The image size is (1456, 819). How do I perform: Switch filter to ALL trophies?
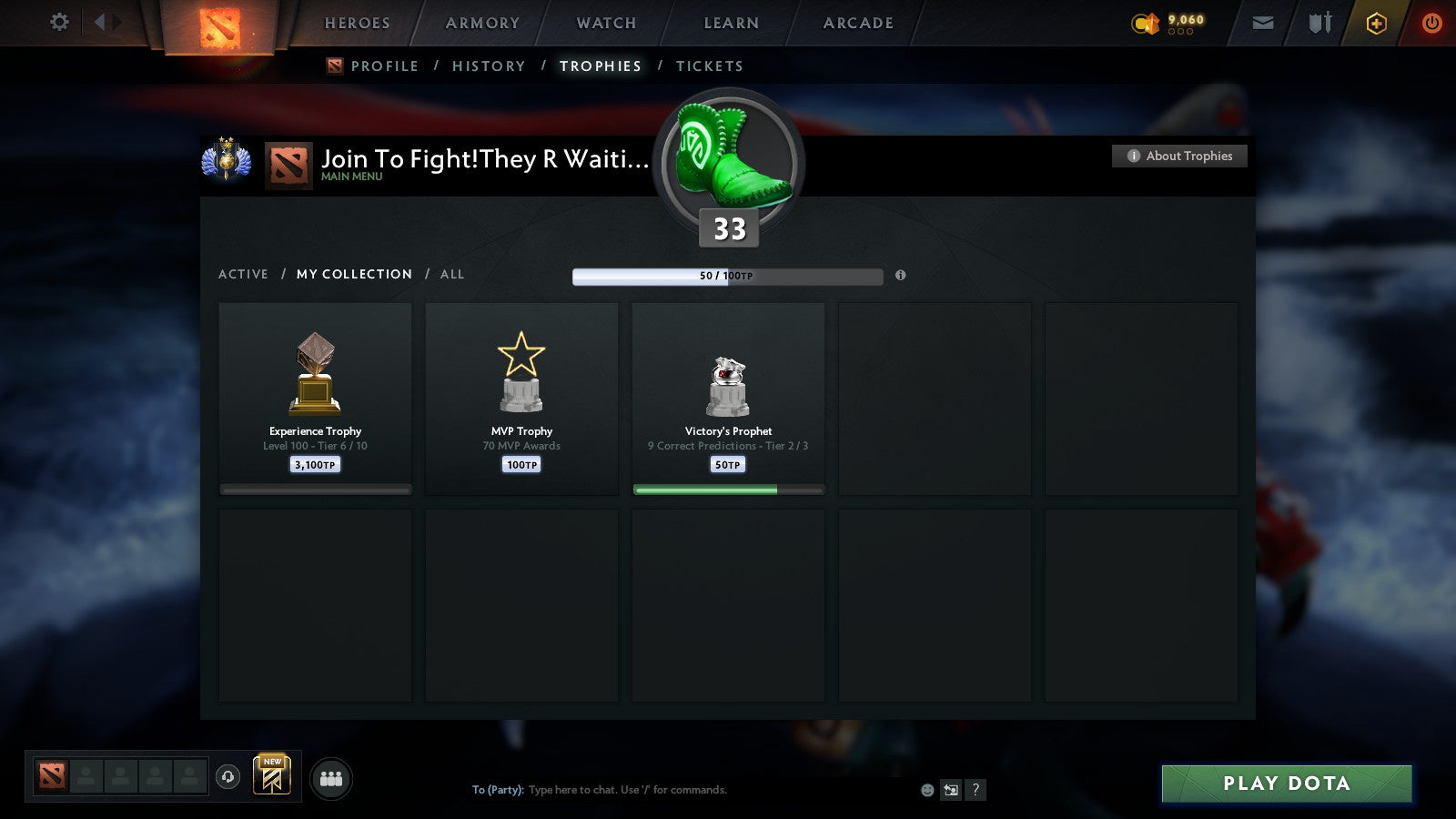click(452, 274)
